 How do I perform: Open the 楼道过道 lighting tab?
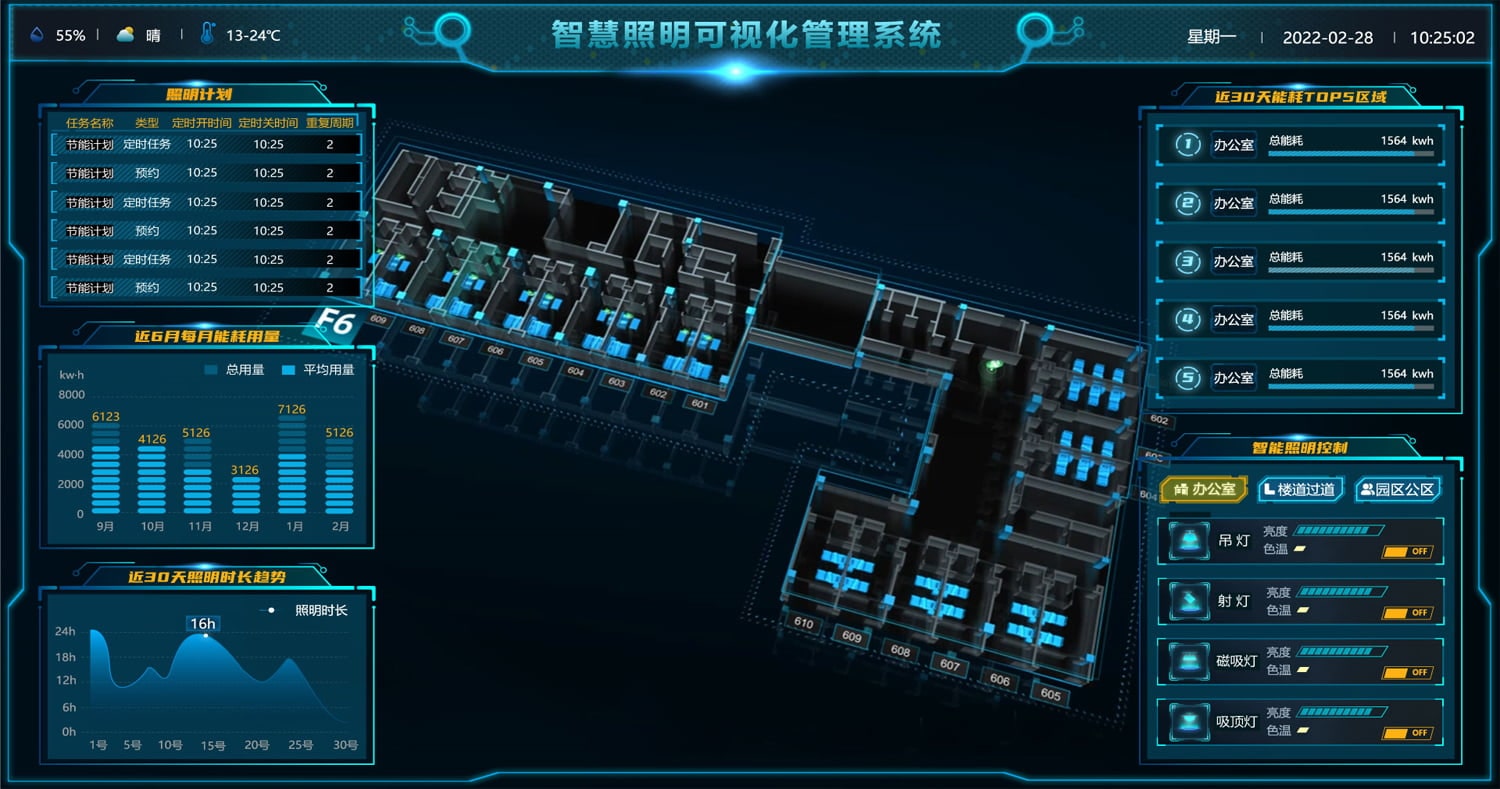click(1300, 489)
